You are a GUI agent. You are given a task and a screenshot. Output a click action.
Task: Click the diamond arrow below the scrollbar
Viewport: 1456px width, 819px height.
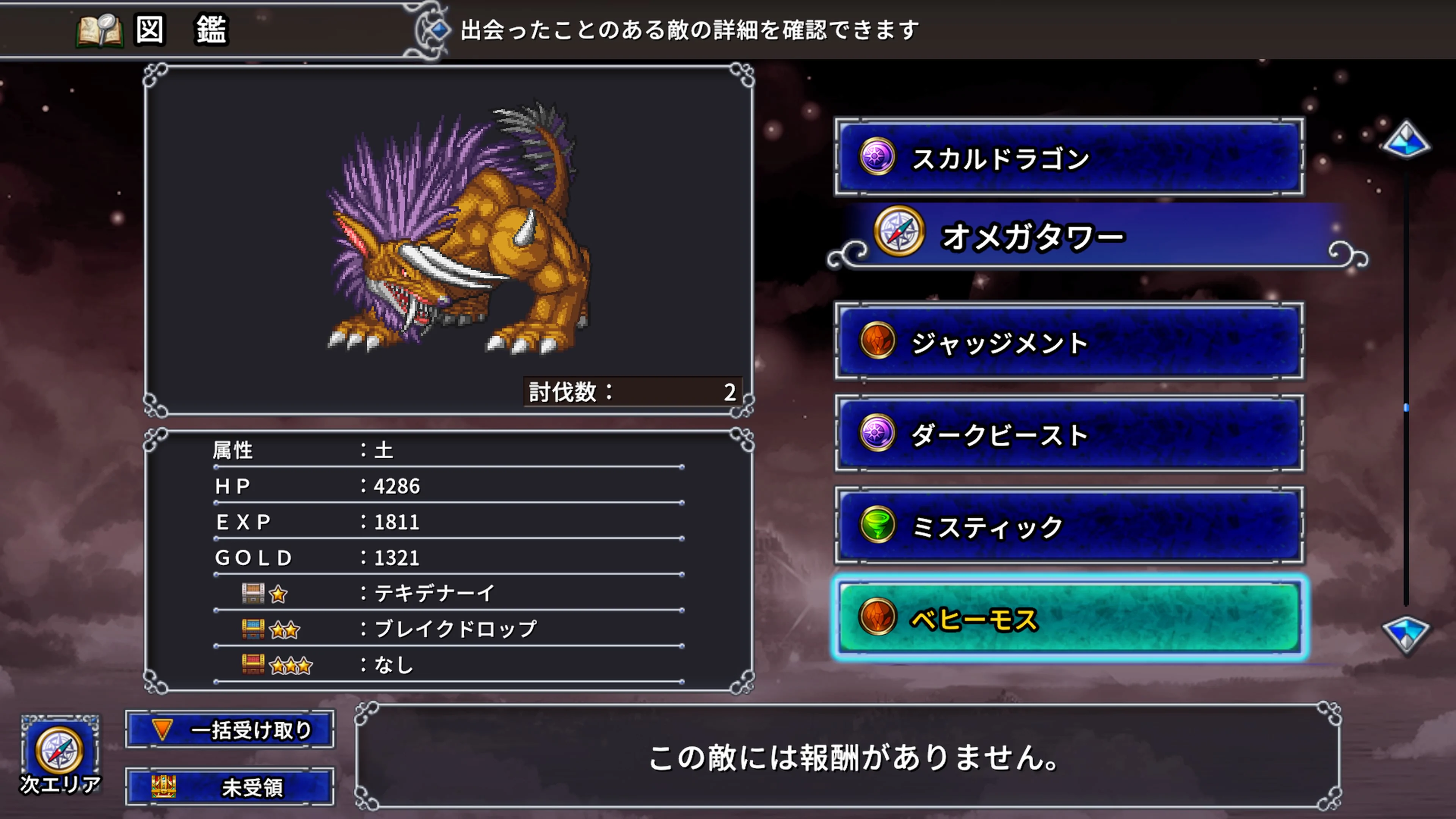1407,634
